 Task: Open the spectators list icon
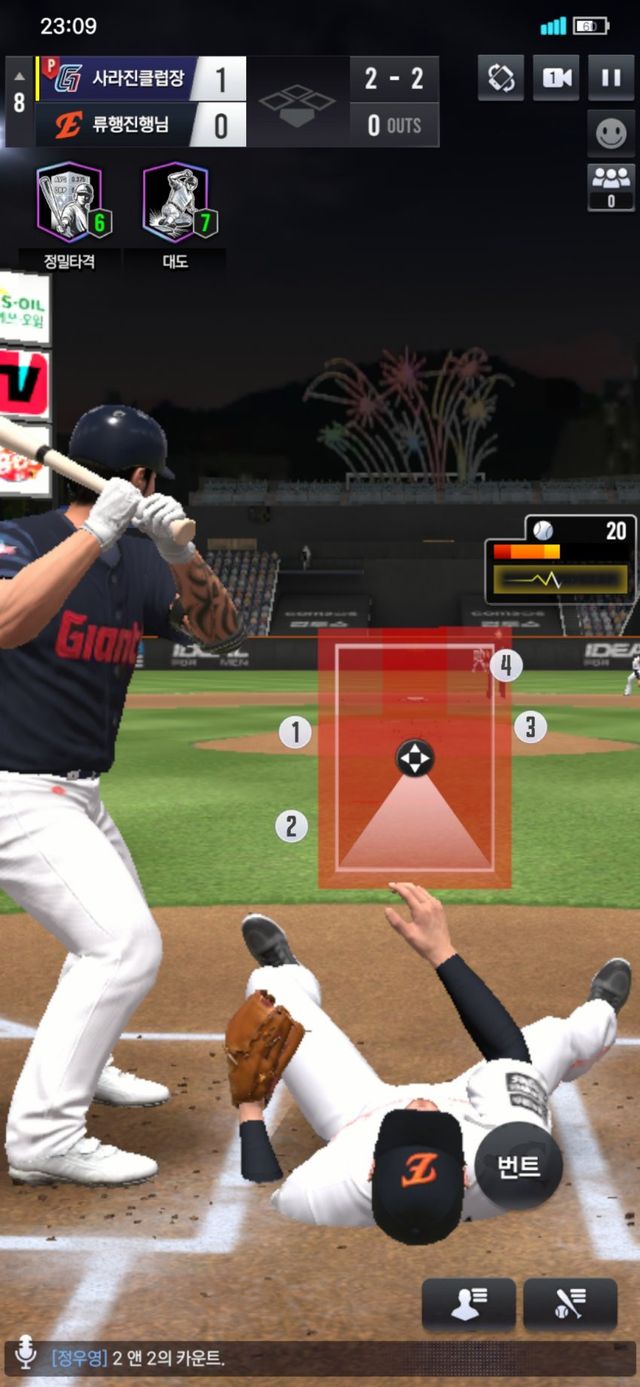610,187
